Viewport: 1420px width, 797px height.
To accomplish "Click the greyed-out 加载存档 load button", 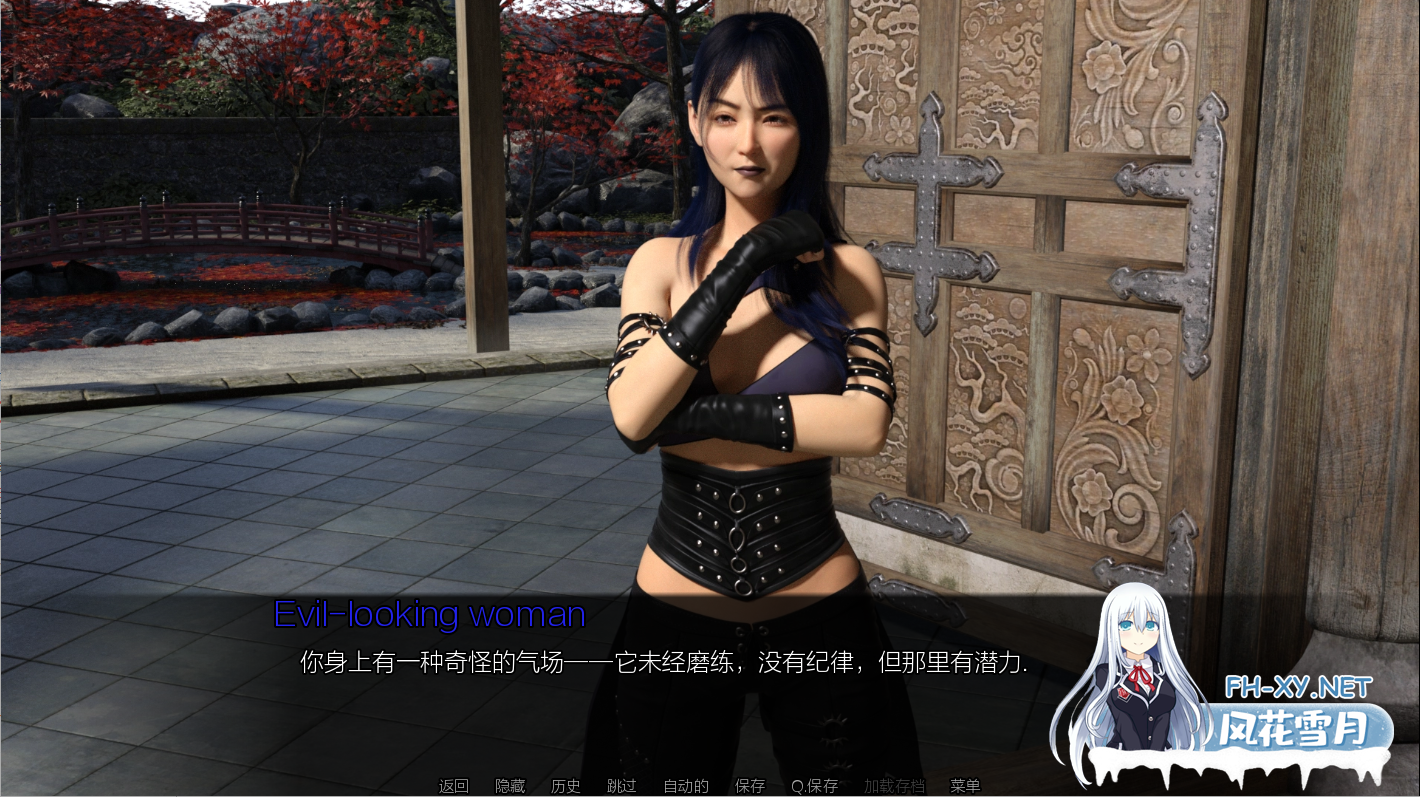I will (894, 786).
